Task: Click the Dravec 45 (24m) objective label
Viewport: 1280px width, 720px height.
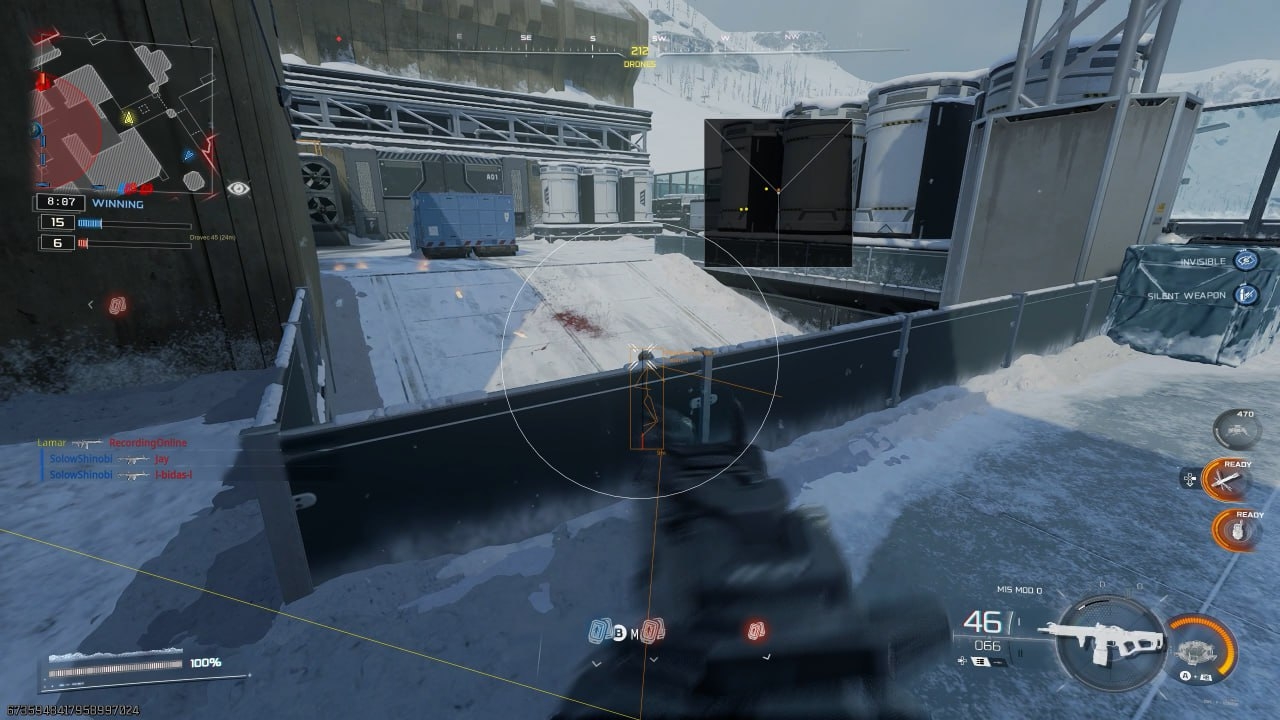Action: 213,238
